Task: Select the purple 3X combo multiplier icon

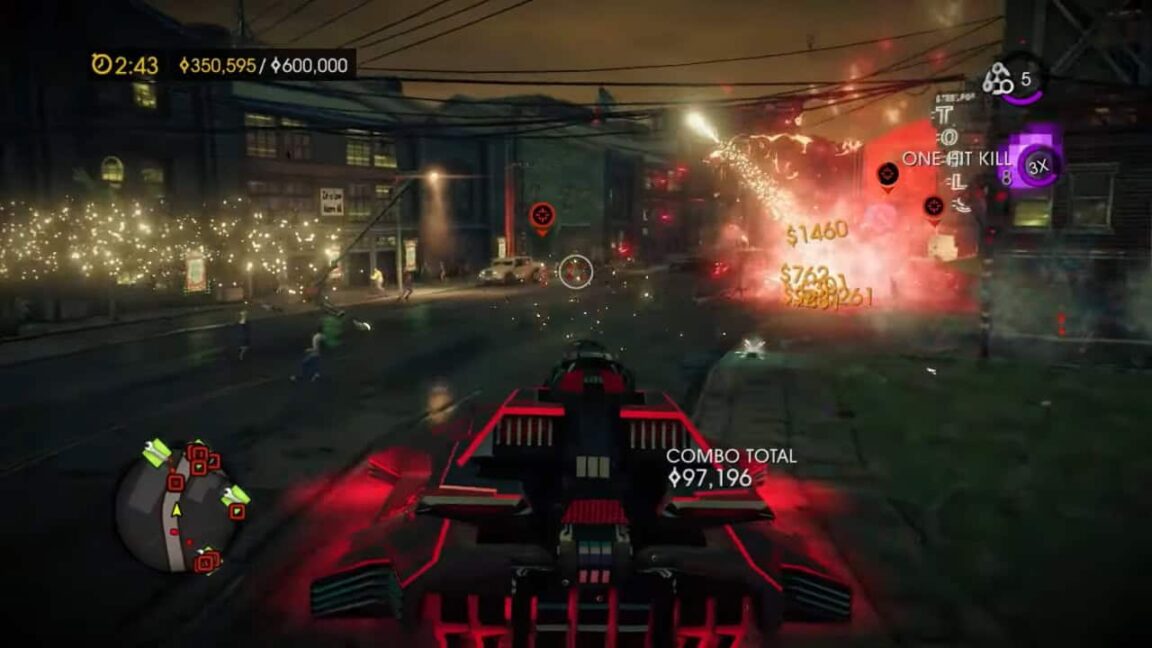Action: [x=1038, y=166]
